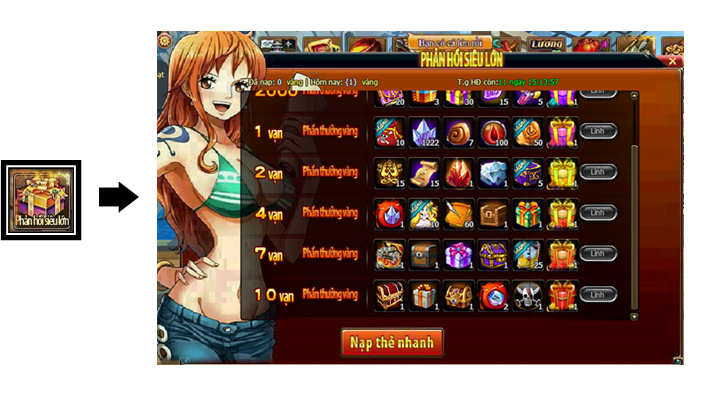This screenshot has width=705, height=400.
Task: Select the crystal cluster item in 1 vạn row
Action: click(424, 131)
